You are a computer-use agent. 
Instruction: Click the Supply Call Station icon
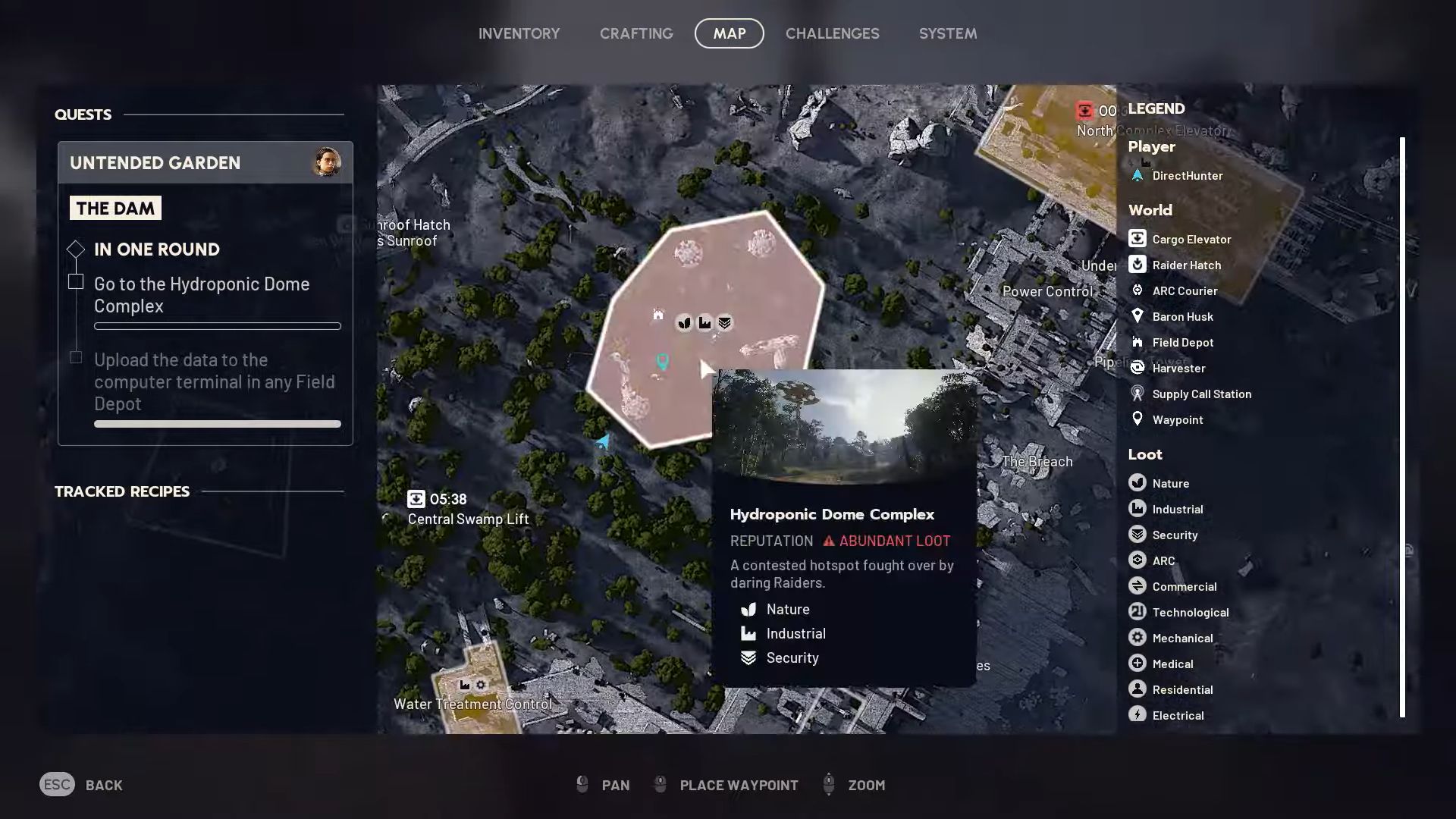click(x=1137, y=394)
